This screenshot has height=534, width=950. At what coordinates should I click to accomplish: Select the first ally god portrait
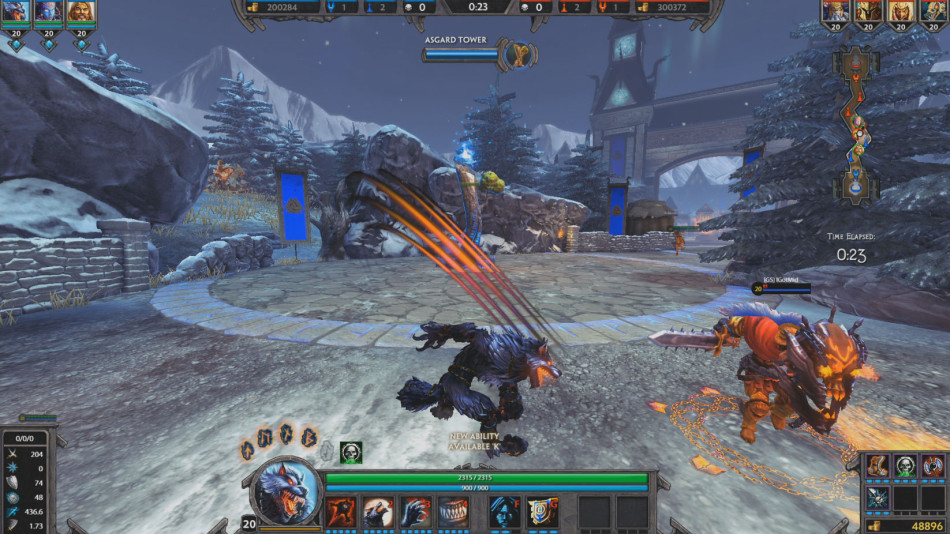(16, 13)
